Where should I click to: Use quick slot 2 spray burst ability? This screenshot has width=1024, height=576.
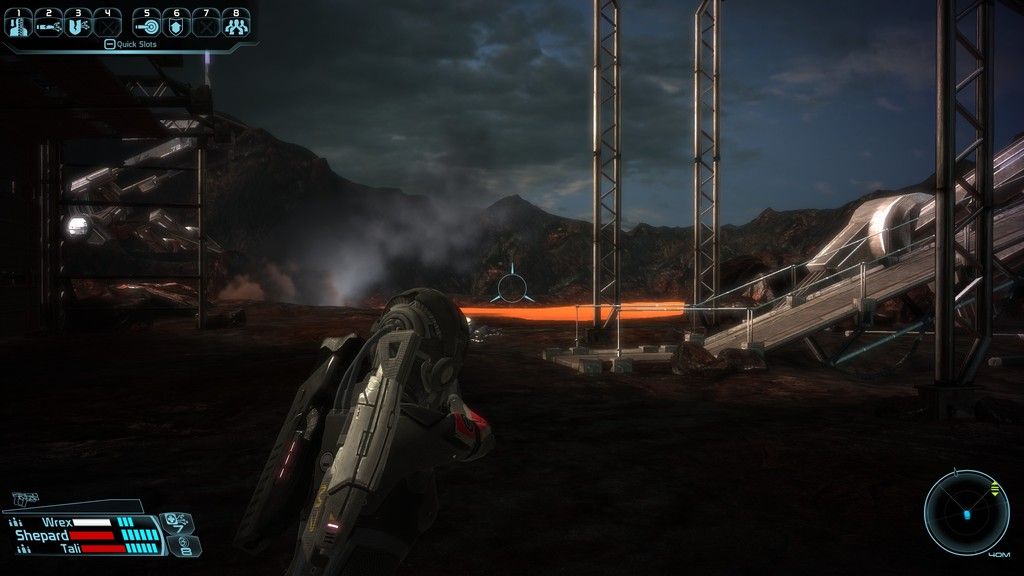[48, 26]
